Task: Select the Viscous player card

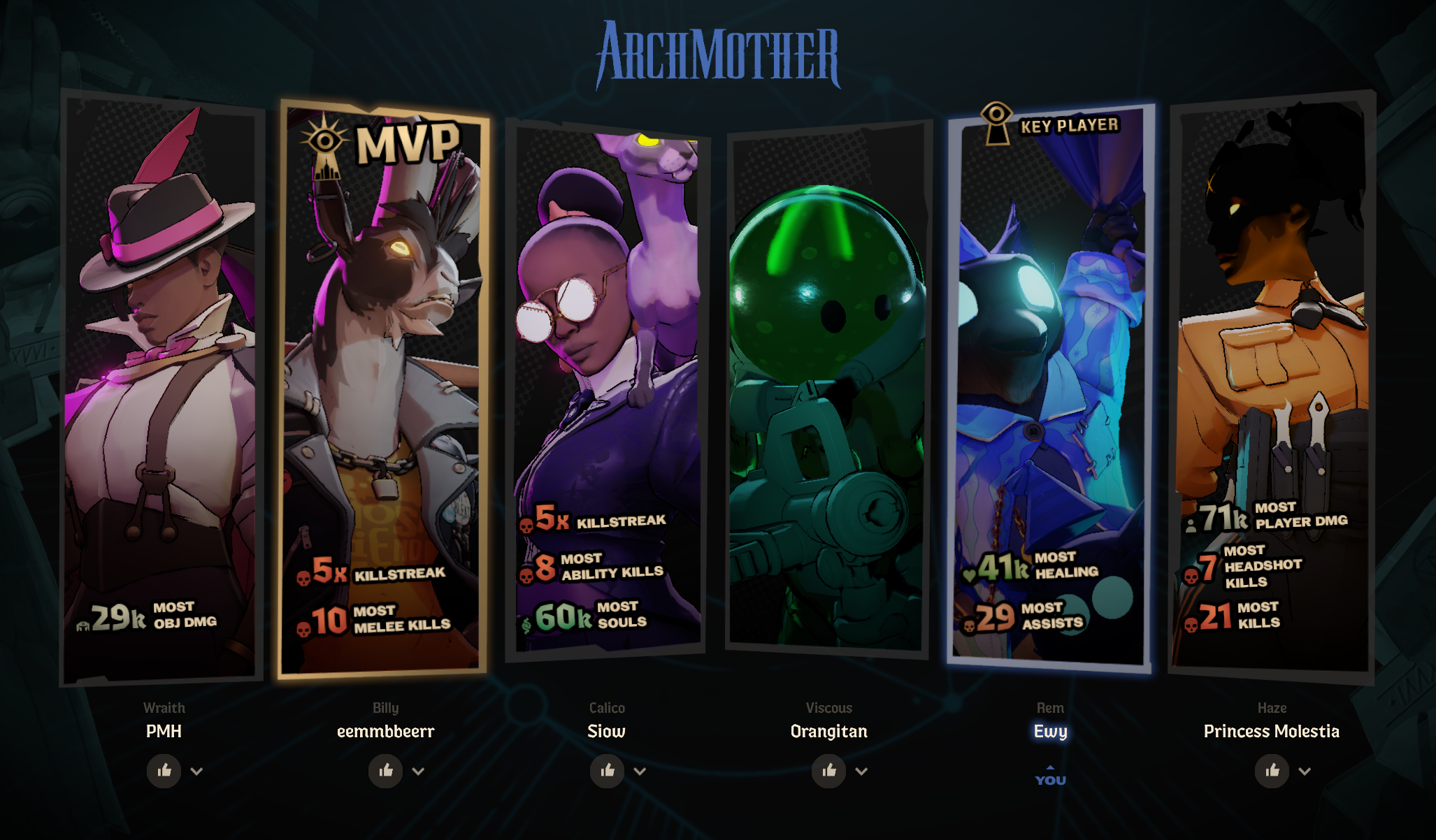Action: click(x=828, y=388)
